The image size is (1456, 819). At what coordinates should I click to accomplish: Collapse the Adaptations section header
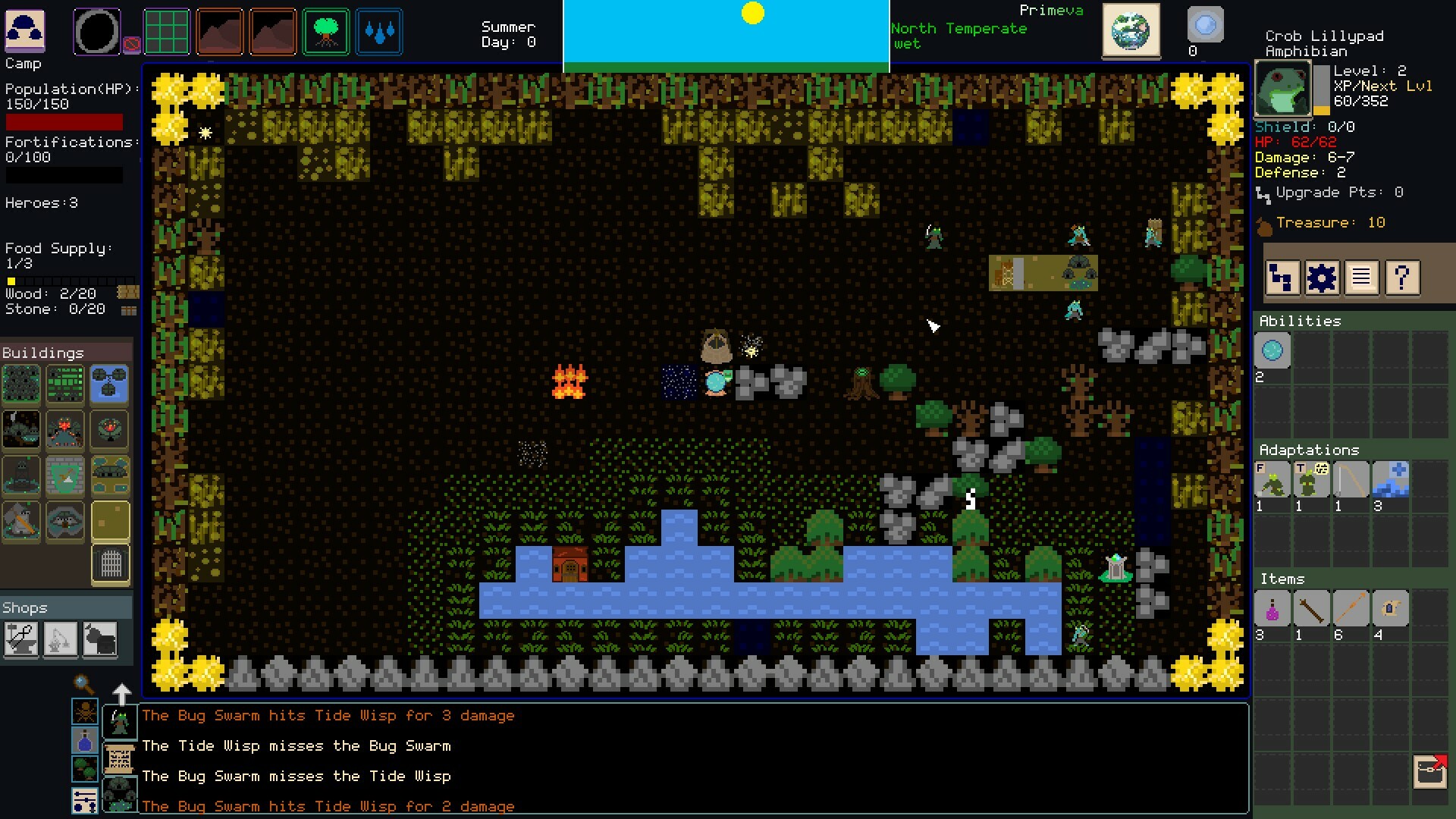pyautogui.click(x=1308, y=449)
